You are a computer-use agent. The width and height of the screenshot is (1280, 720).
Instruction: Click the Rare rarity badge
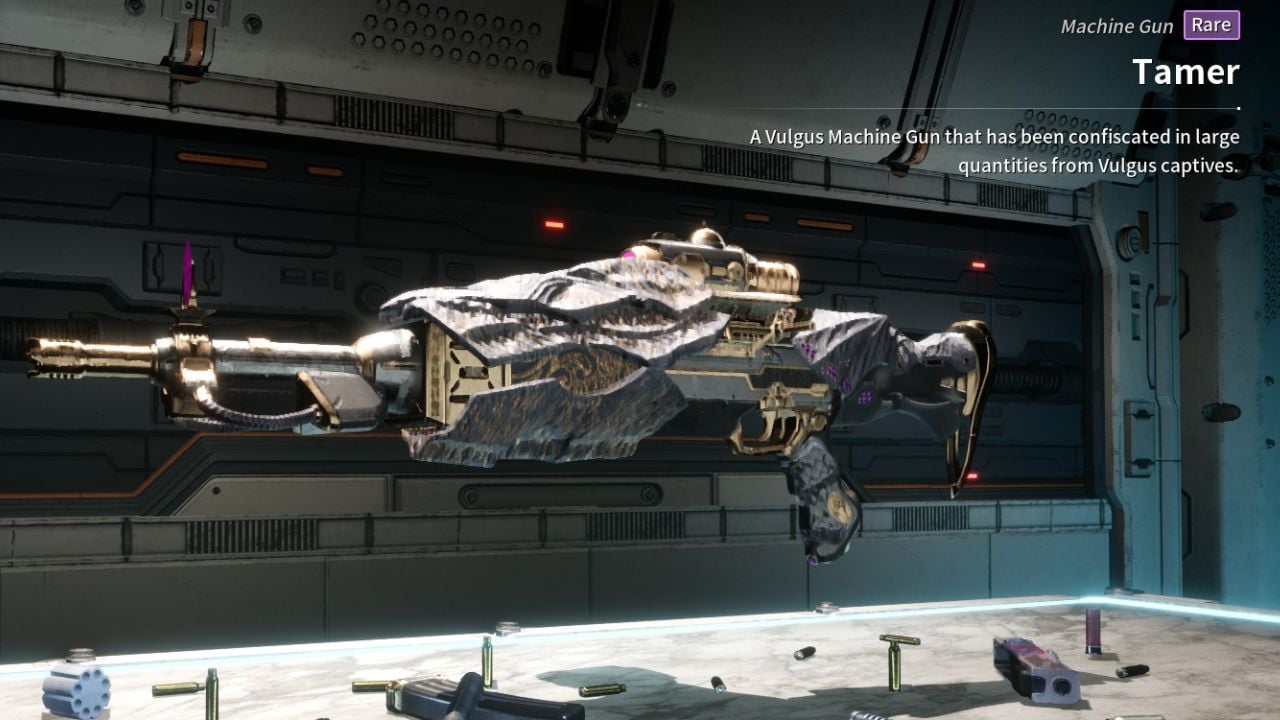(x=1210, y=26)
